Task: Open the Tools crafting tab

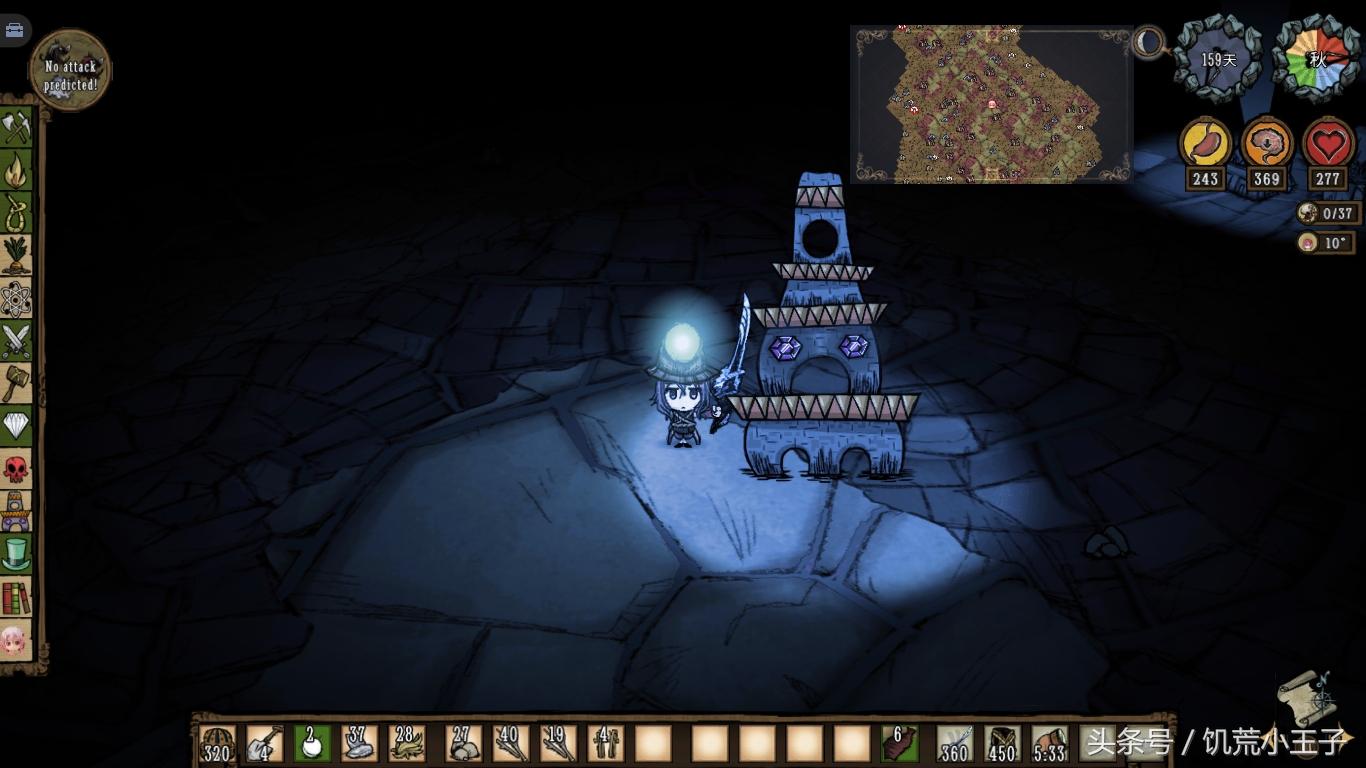Action: (16, 127)
